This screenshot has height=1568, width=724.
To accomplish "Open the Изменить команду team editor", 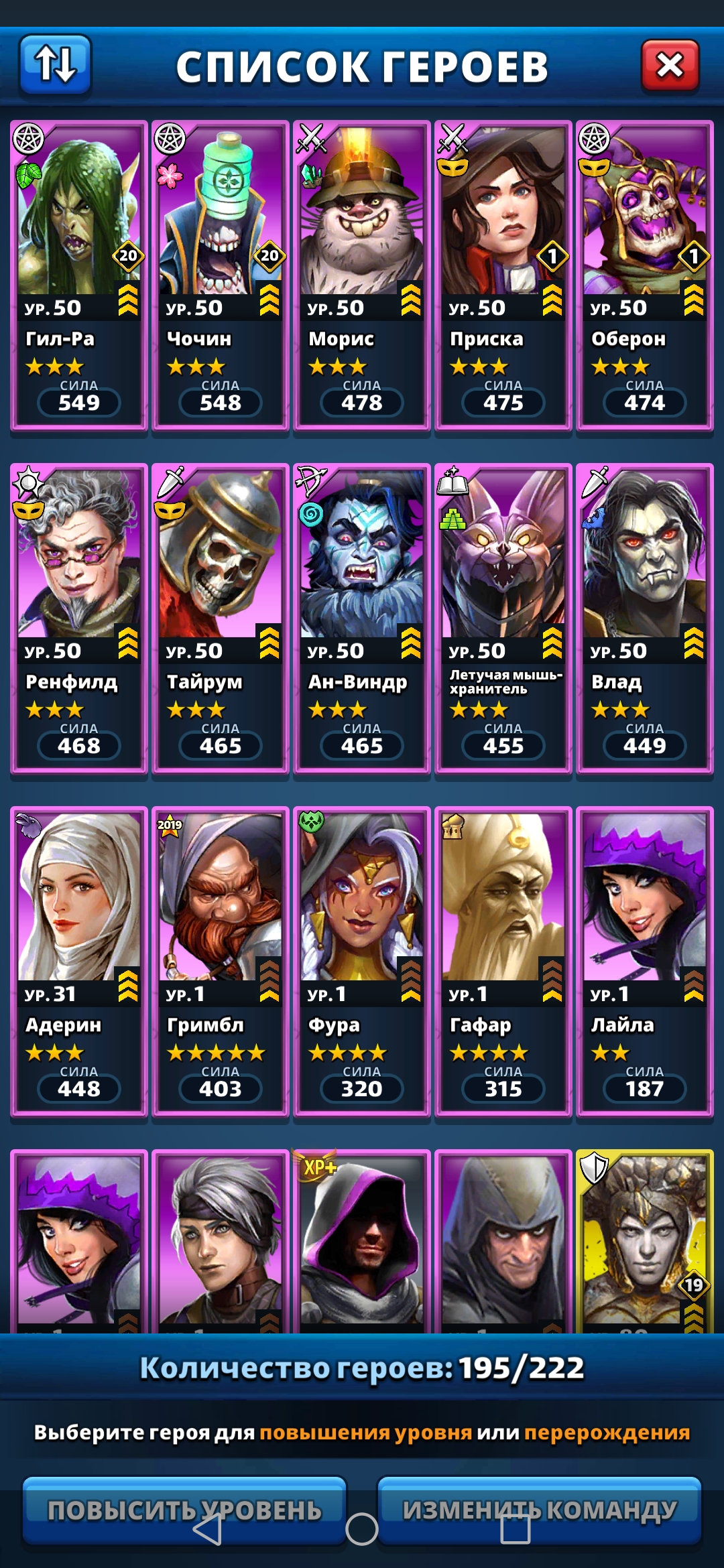I will point(540,1509).
